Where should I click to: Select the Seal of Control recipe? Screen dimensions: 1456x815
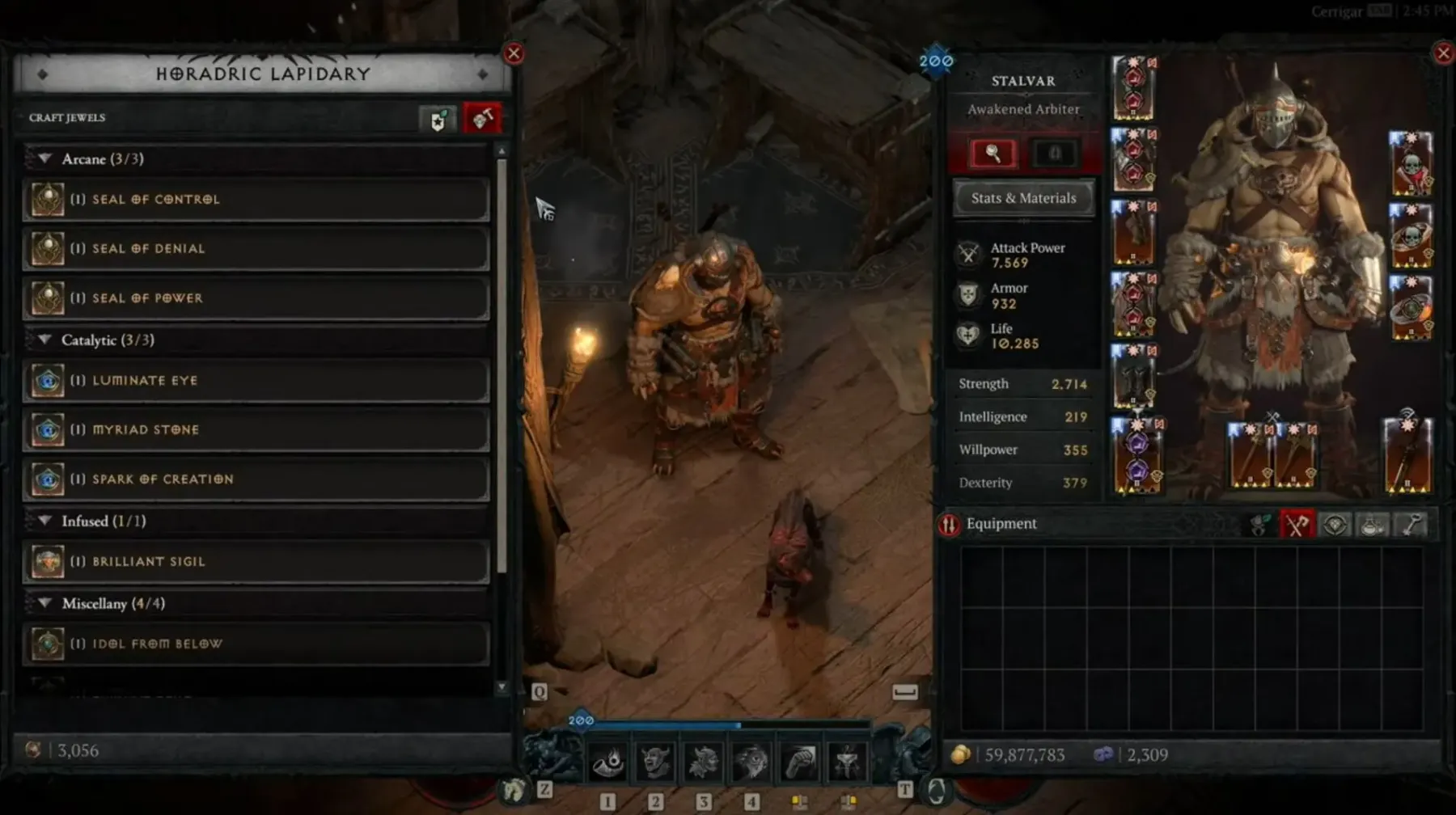point(256,200)
